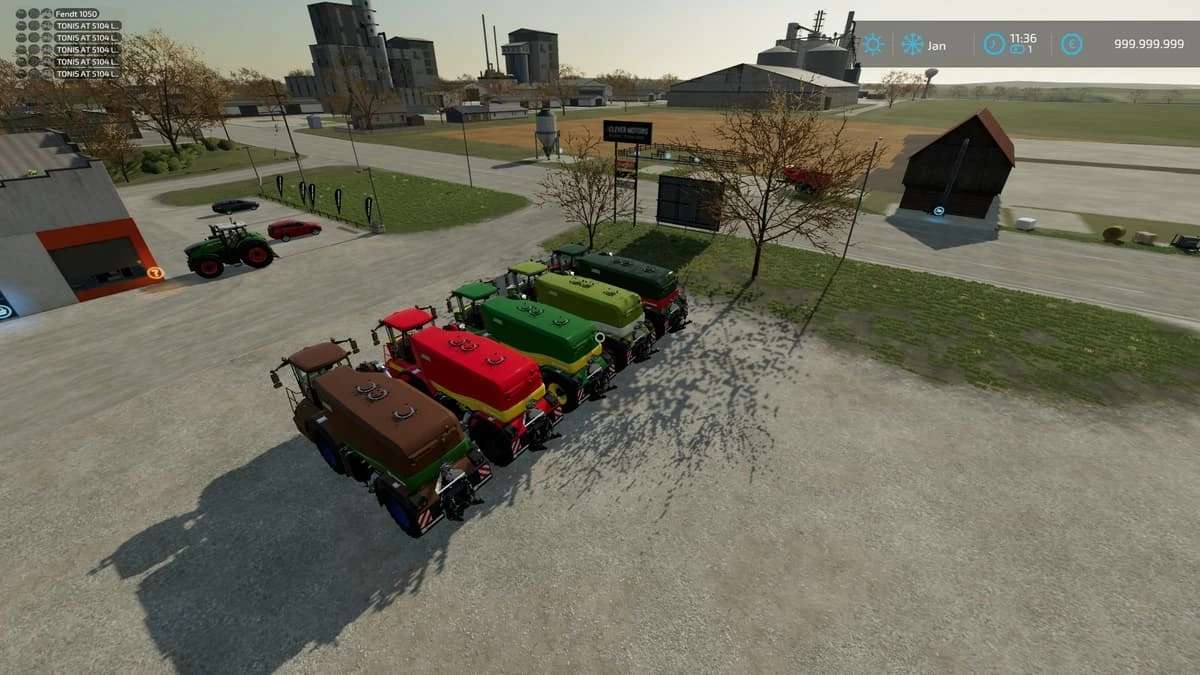Click the sun weather icon
Viewport: 1200px width, 675px height.
click(873, 44)
